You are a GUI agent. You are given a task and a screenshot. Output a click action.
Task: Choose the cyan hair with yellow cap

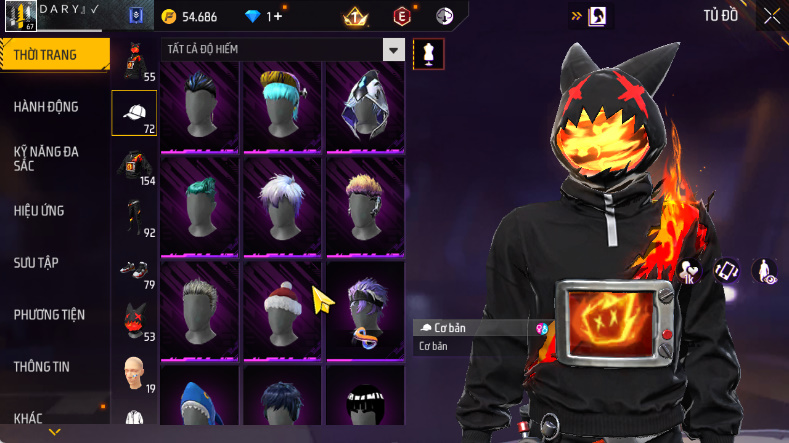click(282, 105)
